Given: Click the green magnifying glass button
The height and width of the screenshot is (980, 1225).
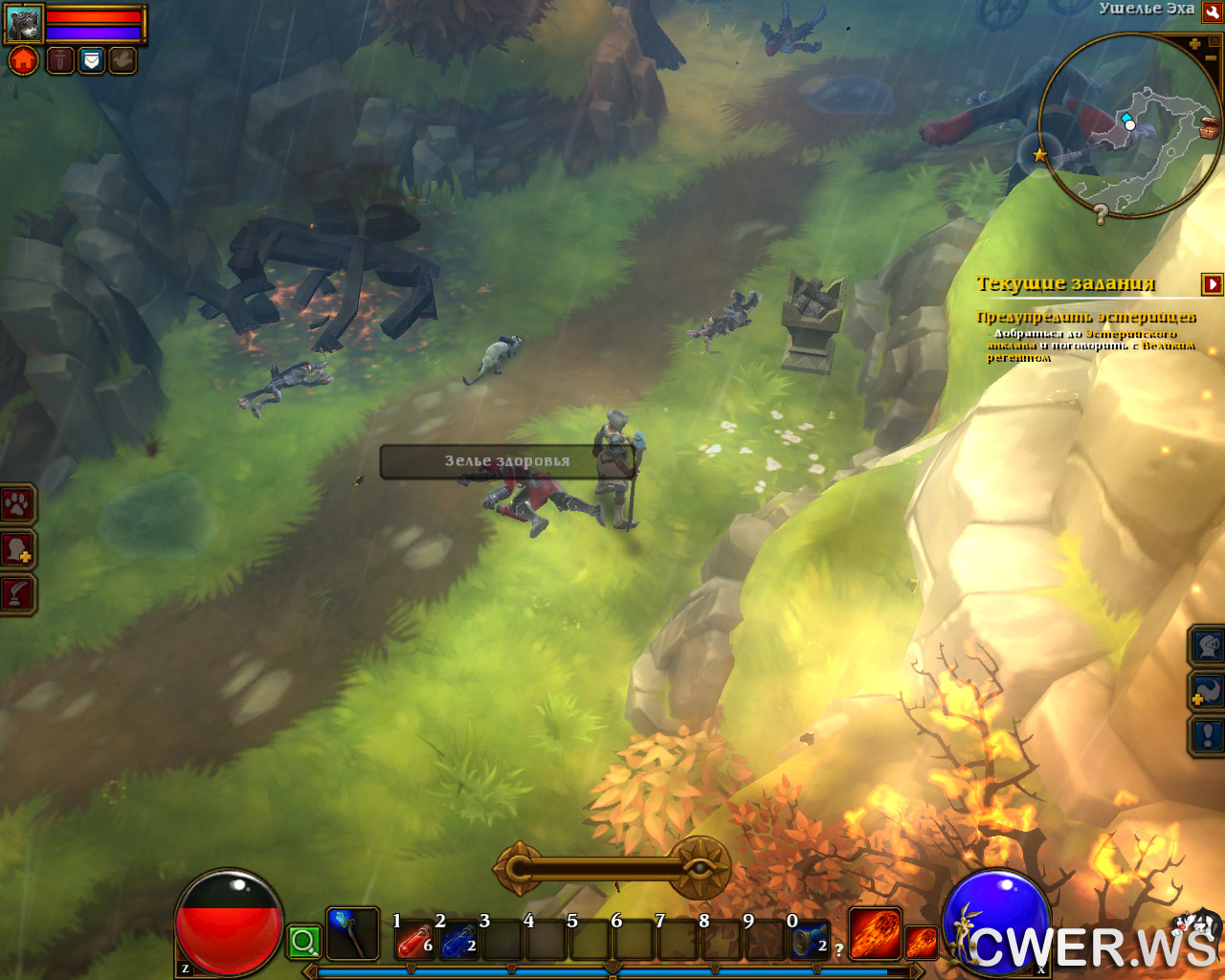Looking at the screenshot, I should [304, 942].
